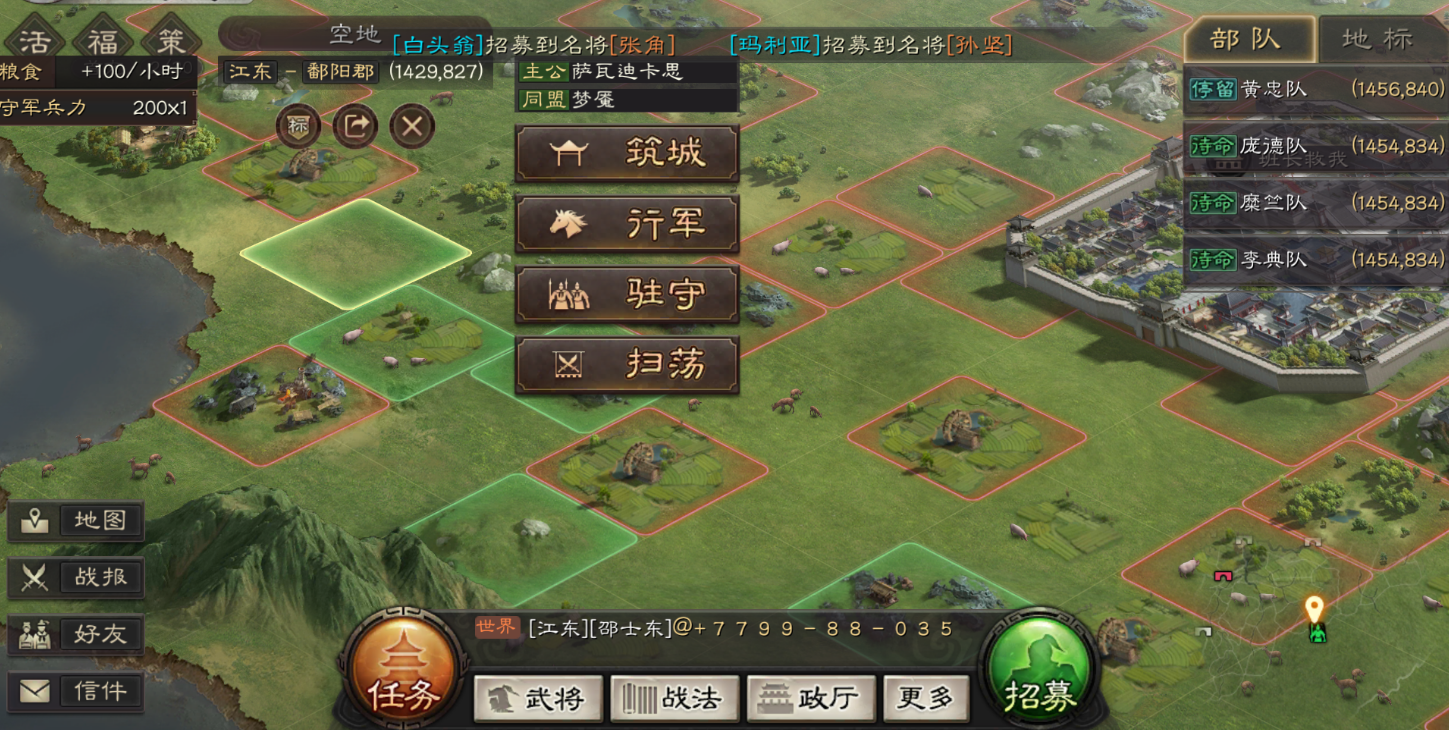
Task: Choose the 李典队 troop entry
Action: [x=1315, y=260]
